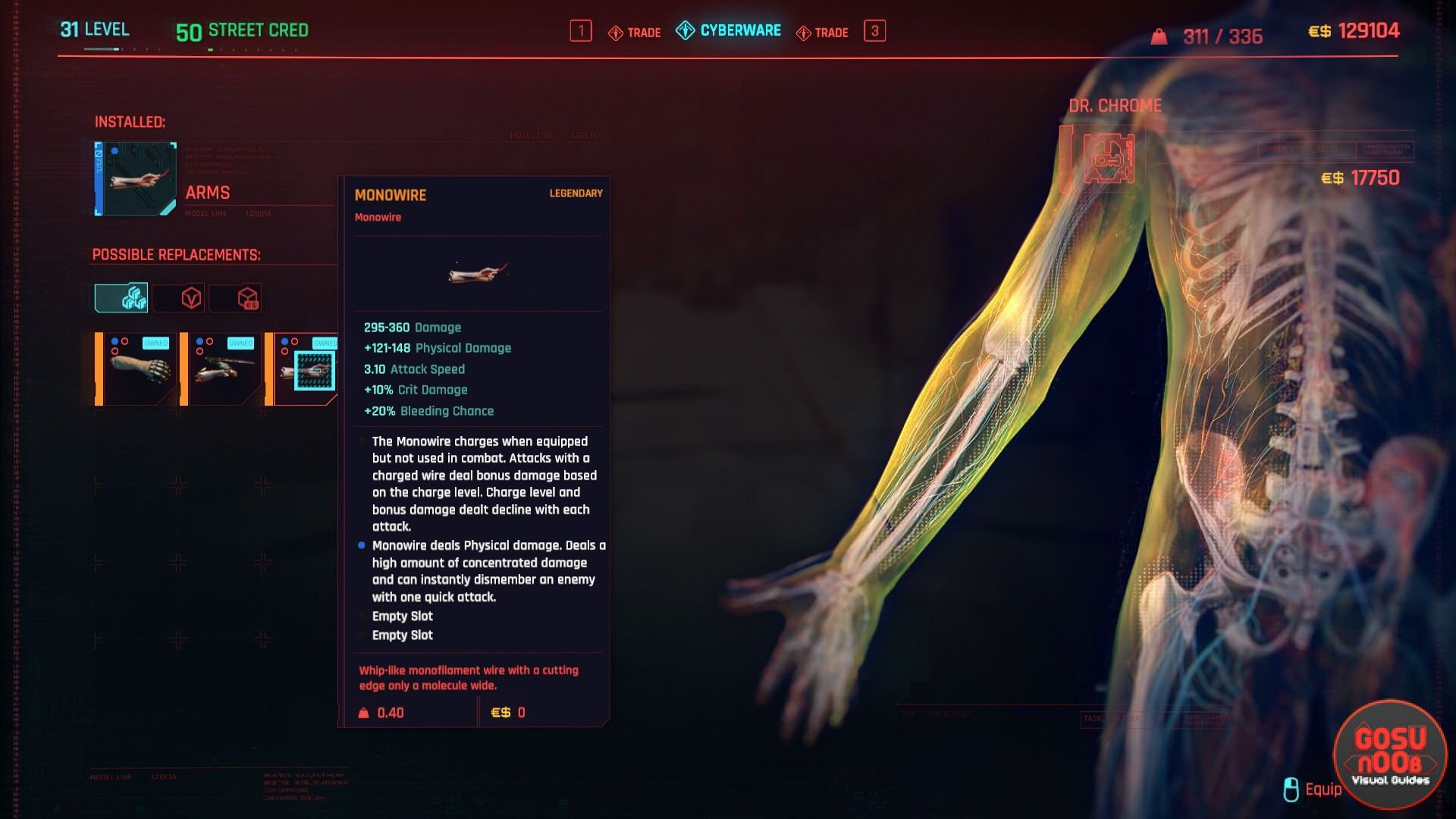Expand the first Empty Slot in Monowire tooltip
The height and width of the screenshot is (819, 1456).
pos(402,617)
